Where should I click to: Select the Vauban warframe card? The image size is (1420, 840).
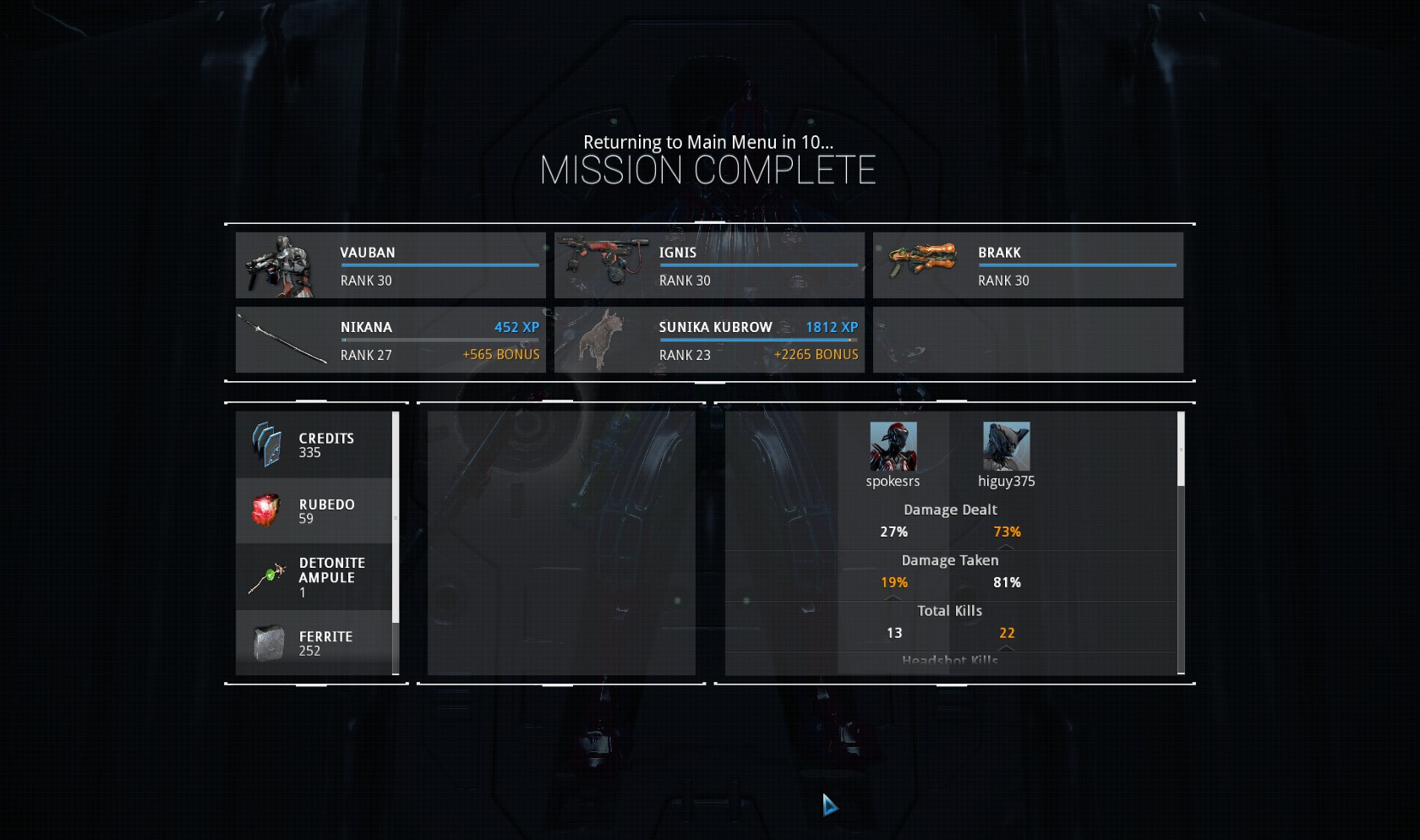(x=390, y=265)
